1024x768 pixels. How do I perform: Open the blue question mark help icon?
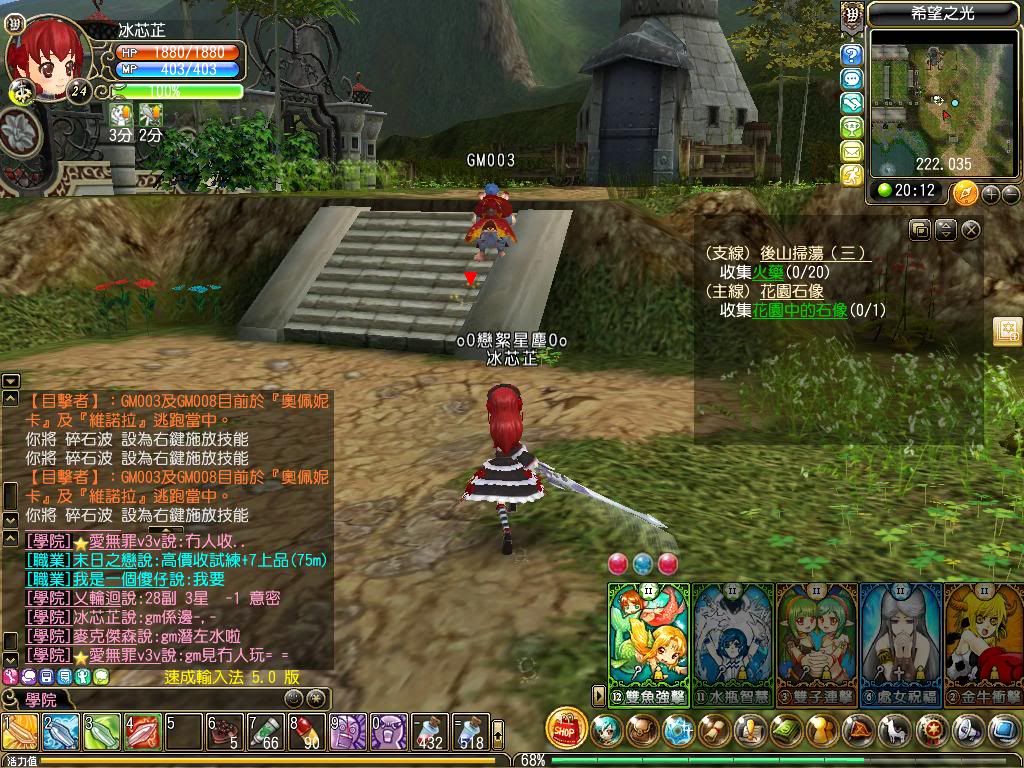[x=852, y=55]
